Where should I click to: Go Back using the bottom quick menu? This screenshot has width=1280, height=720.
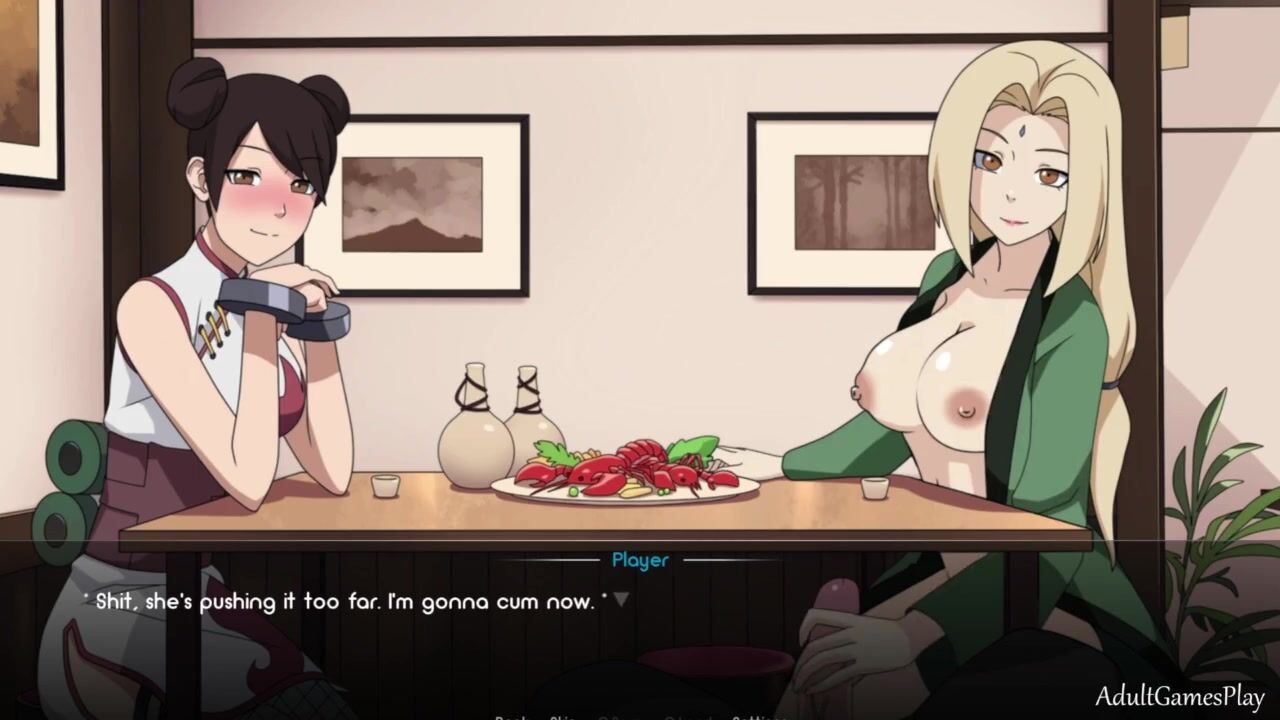[x=512, y=716]
